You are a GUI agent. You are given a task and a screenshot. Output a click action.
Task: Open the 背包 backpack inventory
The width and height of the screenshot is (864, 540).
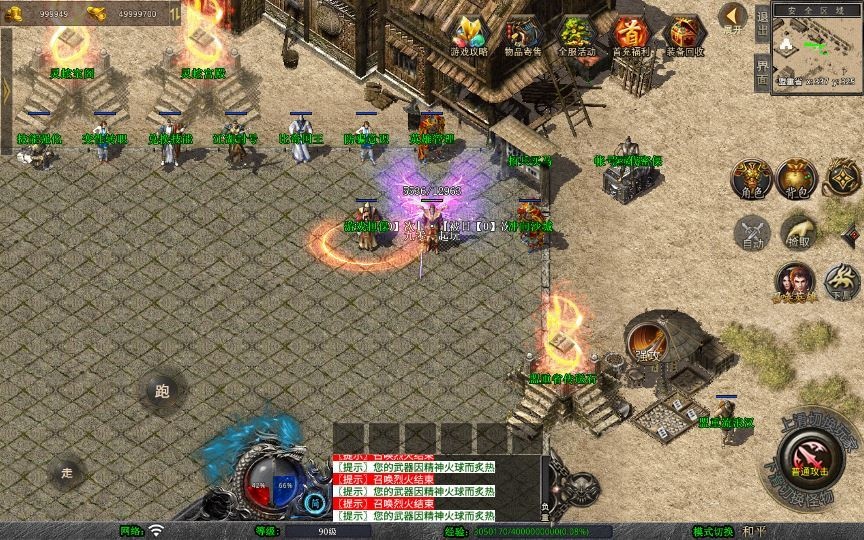[797, 178]
